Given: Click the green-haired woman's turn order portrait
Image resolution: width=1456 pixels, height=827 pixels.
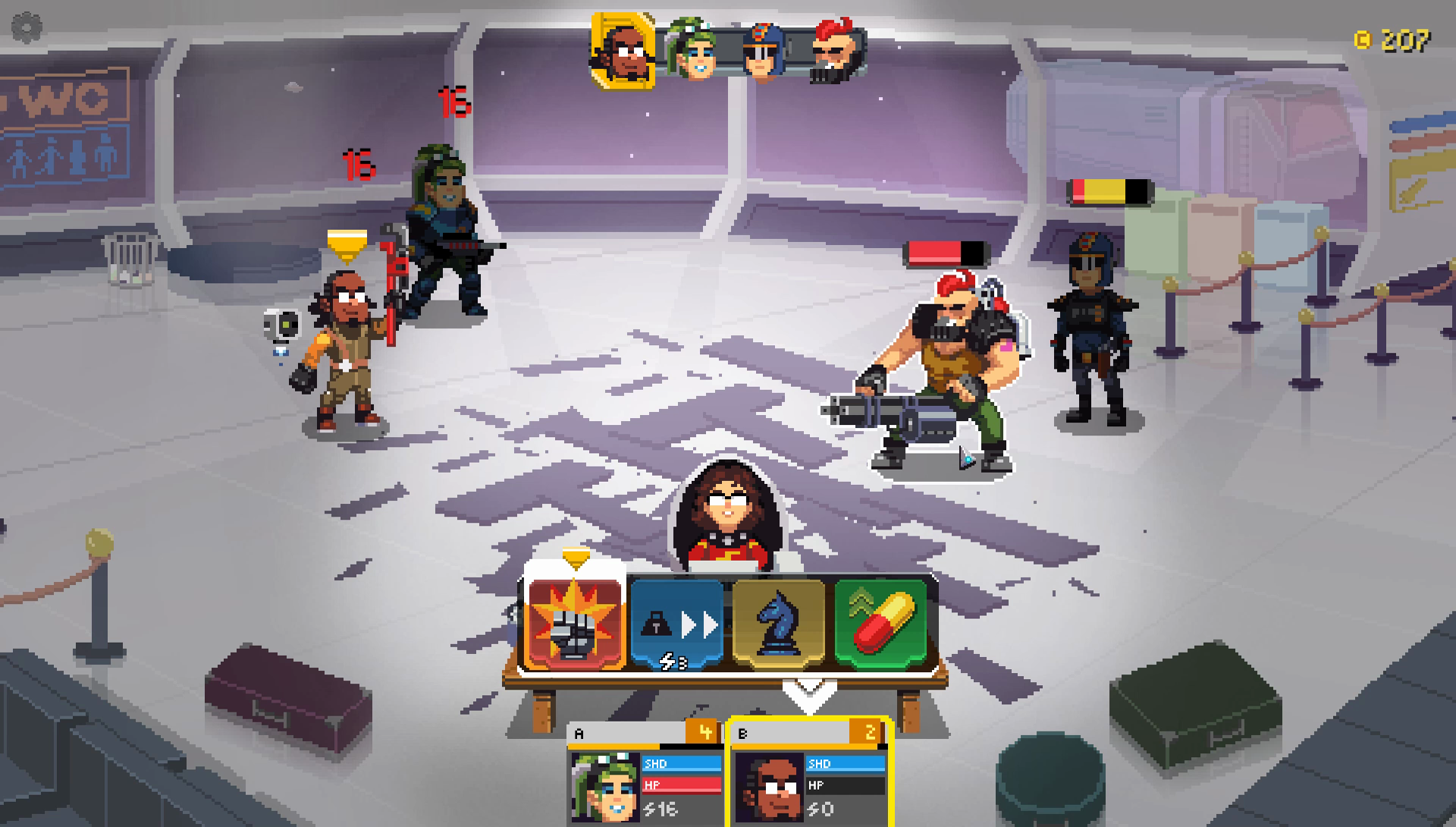Looking at the screenshot, I should click(692, 52).
